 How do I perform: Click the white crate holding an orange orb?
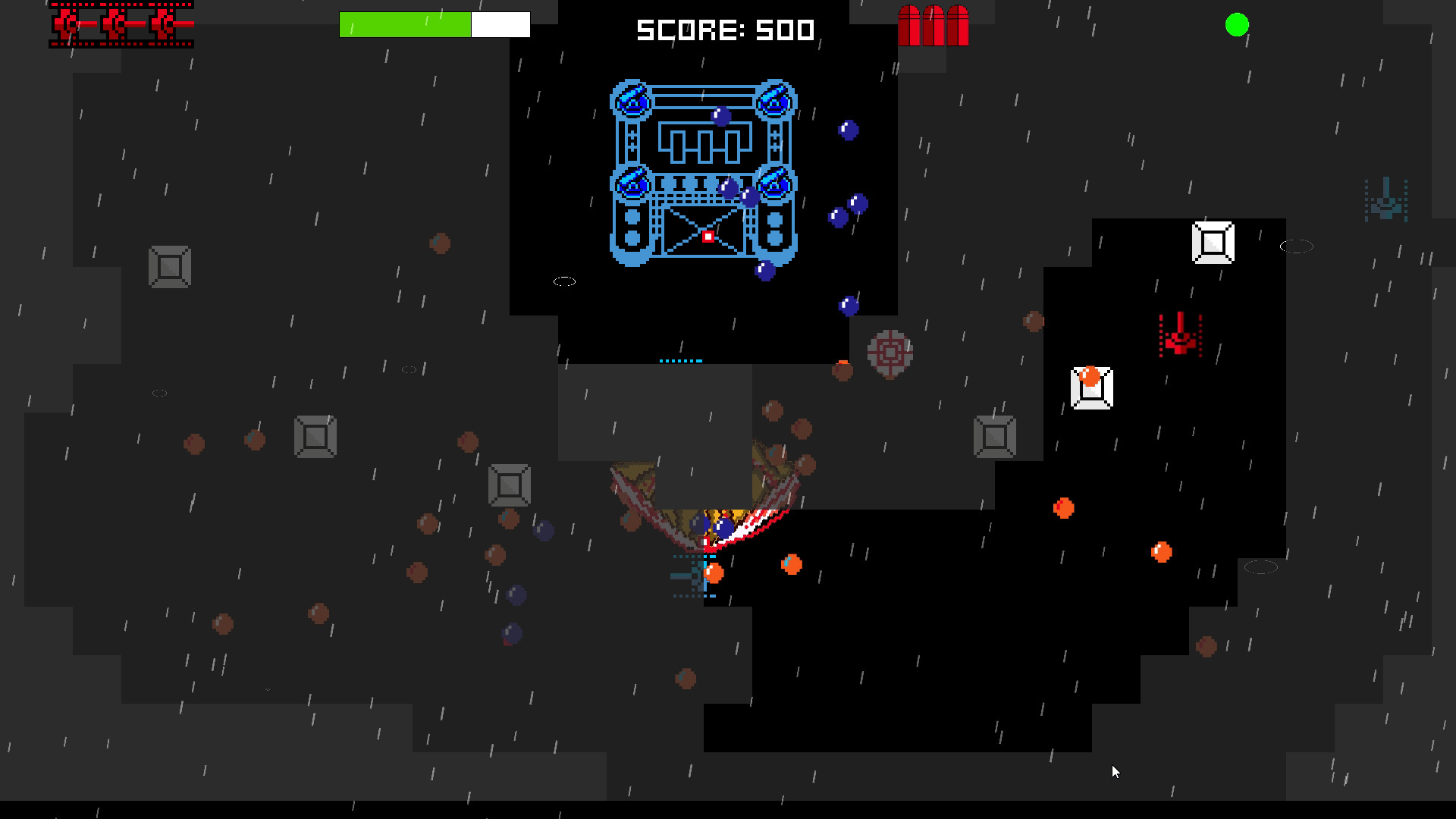(1092, 389)
